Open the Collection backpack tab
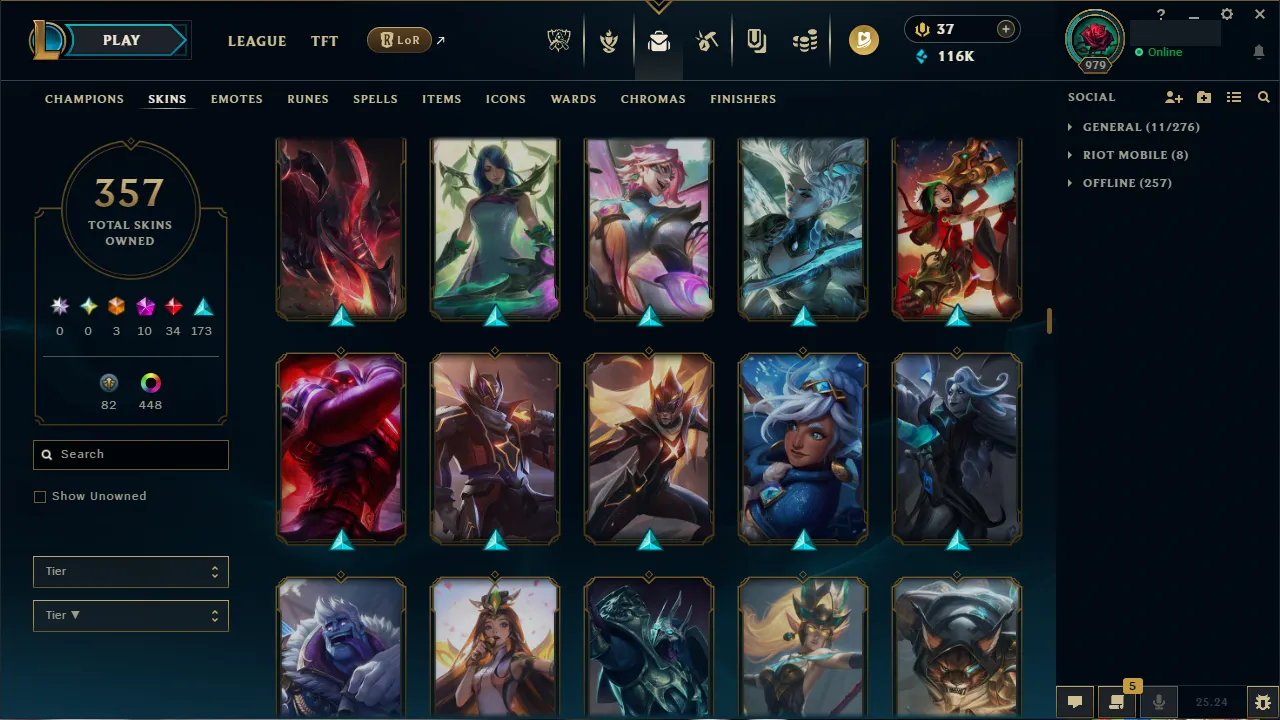Viewport: 1280px width, 720px height. pyautogui.click(x=657, y=40)
